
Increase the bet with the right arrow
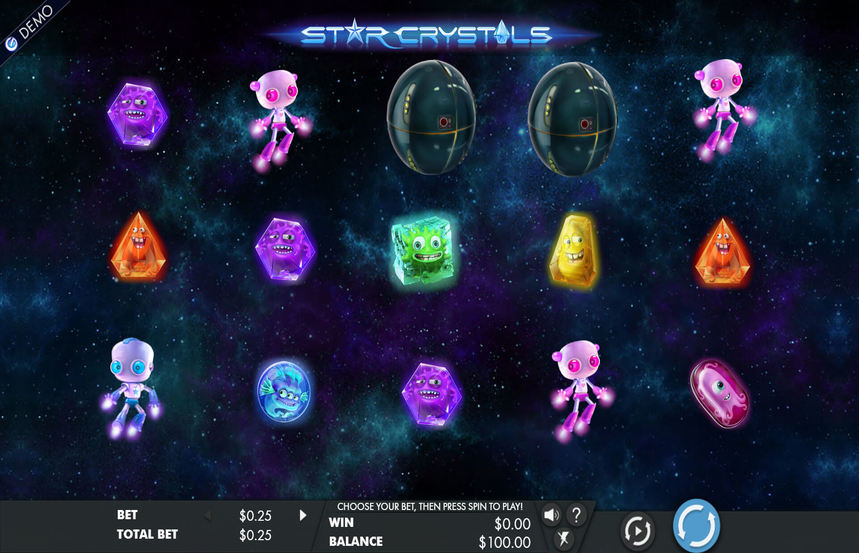[x=303, y=516]
